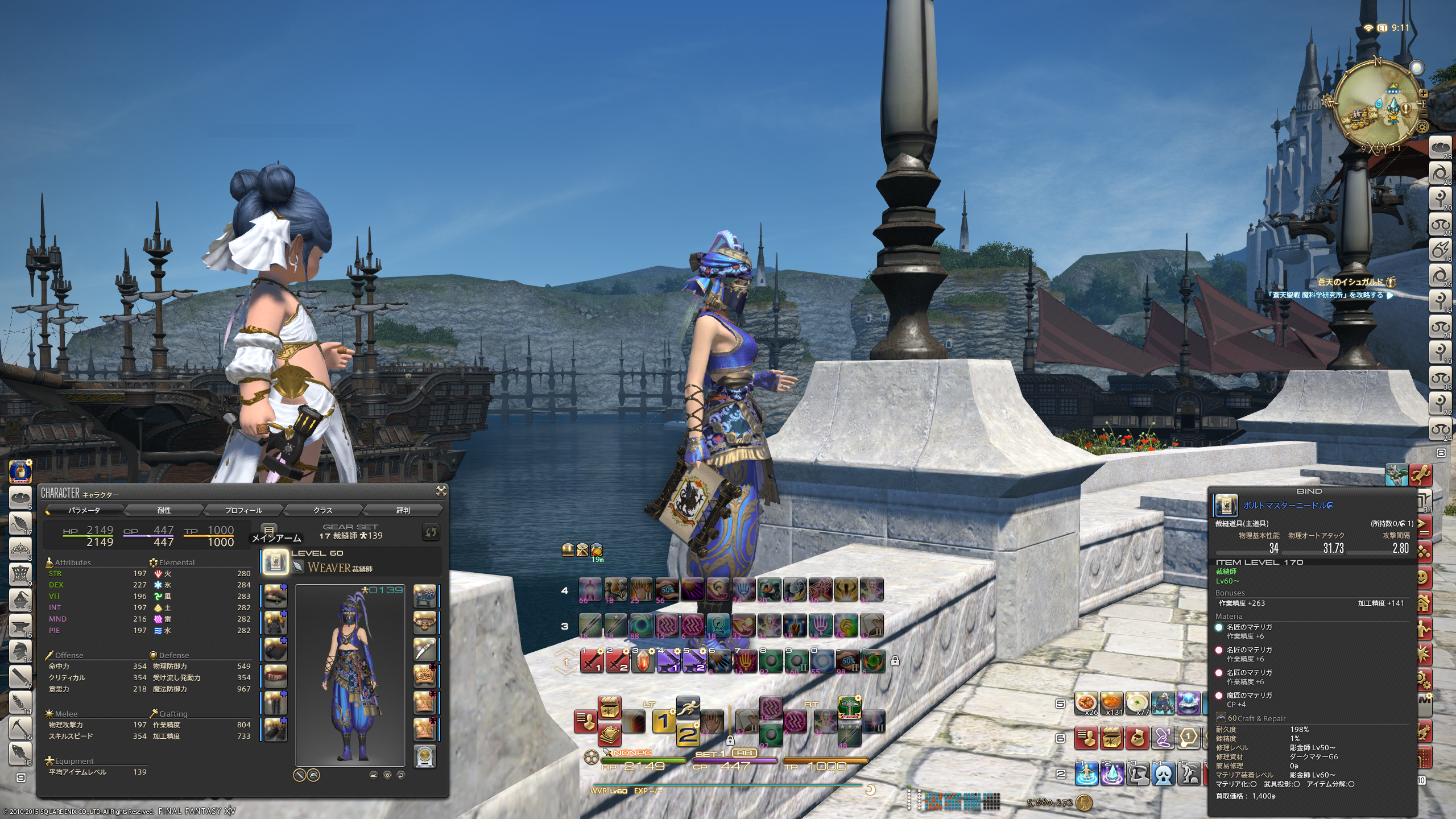Use the Teleport crystal action
The height and width of the screenshot is (819, 1456).
(1112, 773)
